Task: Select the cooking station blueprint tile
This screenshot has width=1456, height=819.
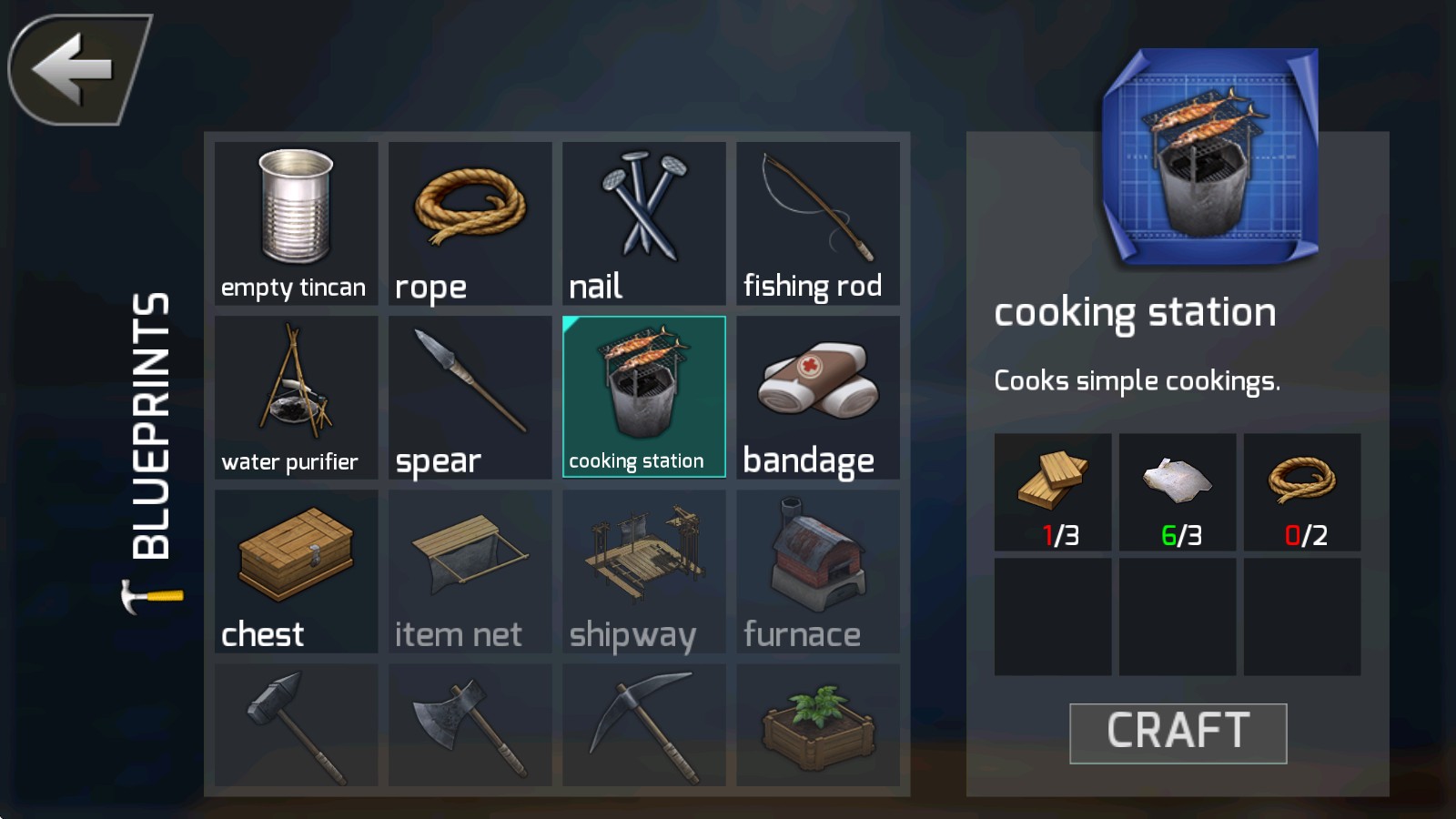Action: [x=643, y=397]
